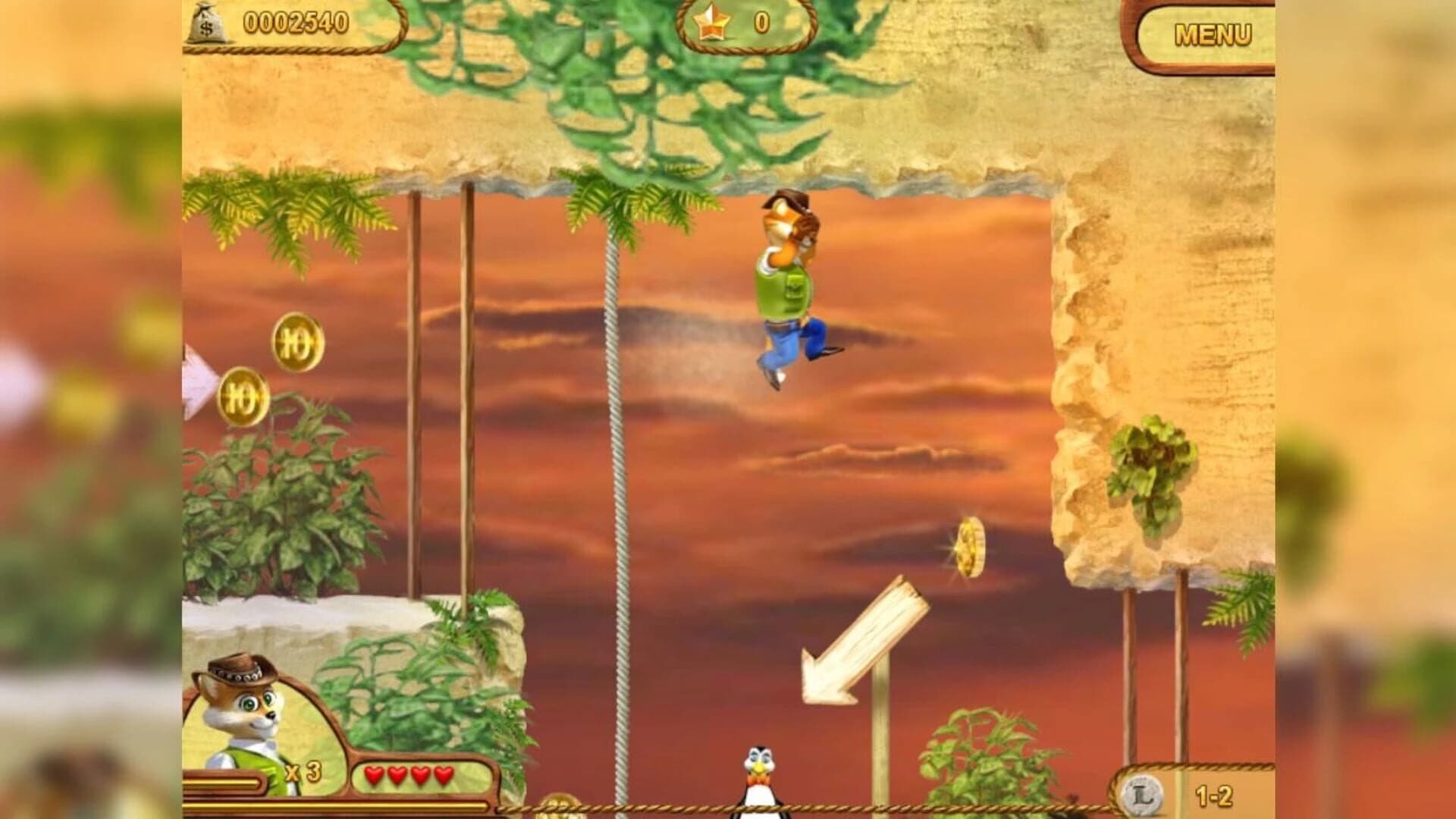
Task: Click the star counter showing 0 at top center
Action: coord(761,23)
